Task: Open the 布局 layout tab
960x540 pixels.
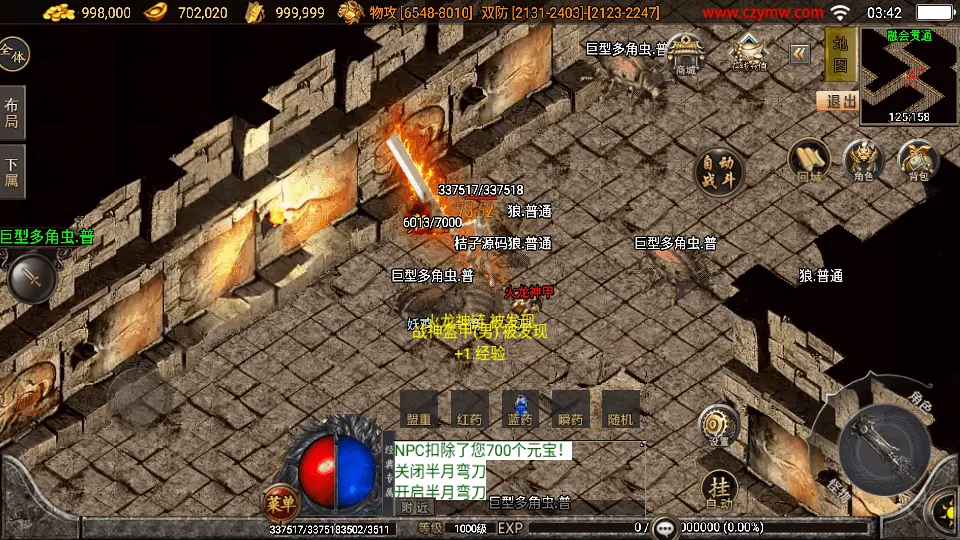Action: (12, 113)
